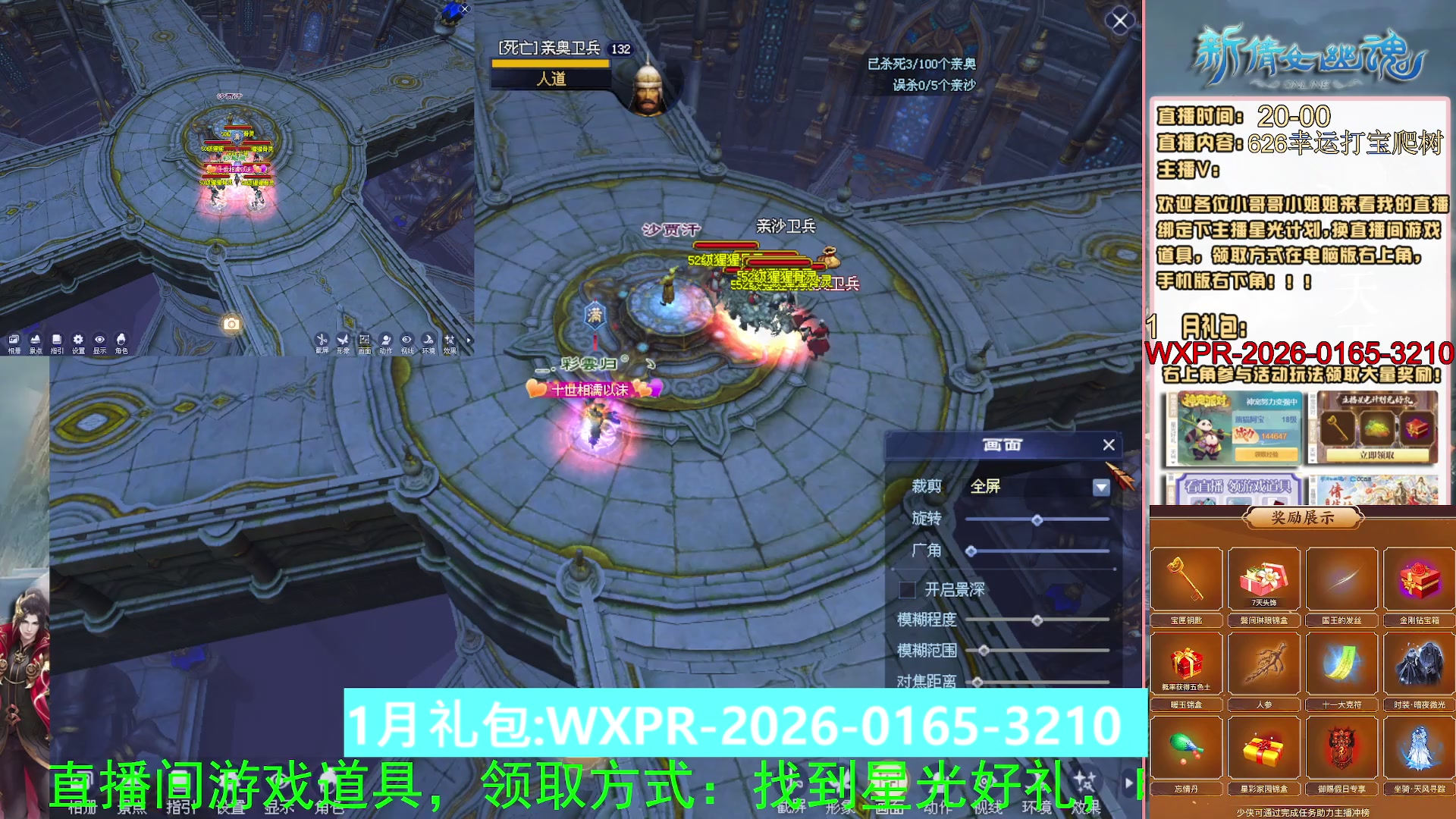Select the 环境 environment moon icon

click(x=427, y=340)
